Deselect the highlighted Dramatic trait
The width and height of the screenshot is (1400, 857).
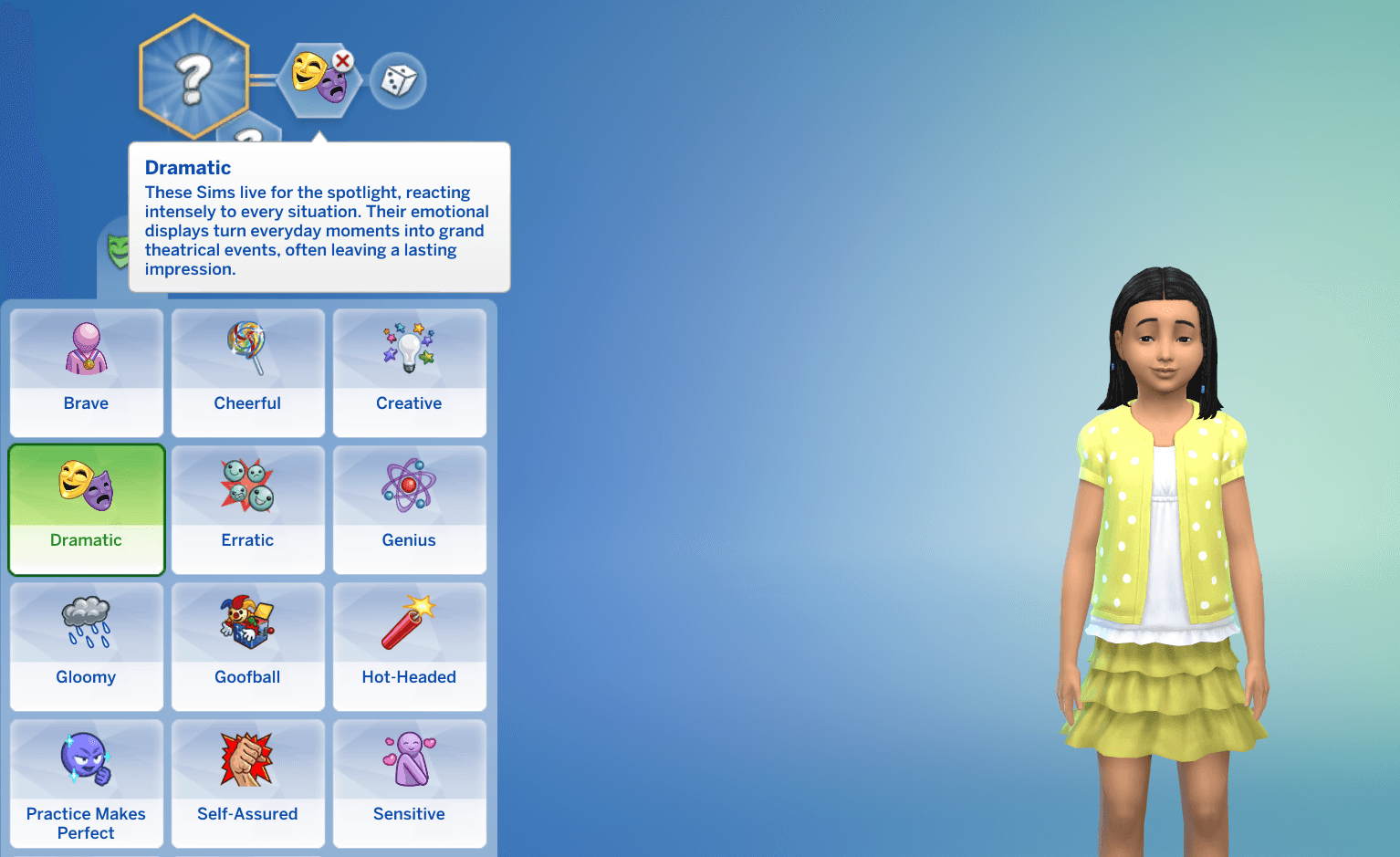click(x=86, y=509)
